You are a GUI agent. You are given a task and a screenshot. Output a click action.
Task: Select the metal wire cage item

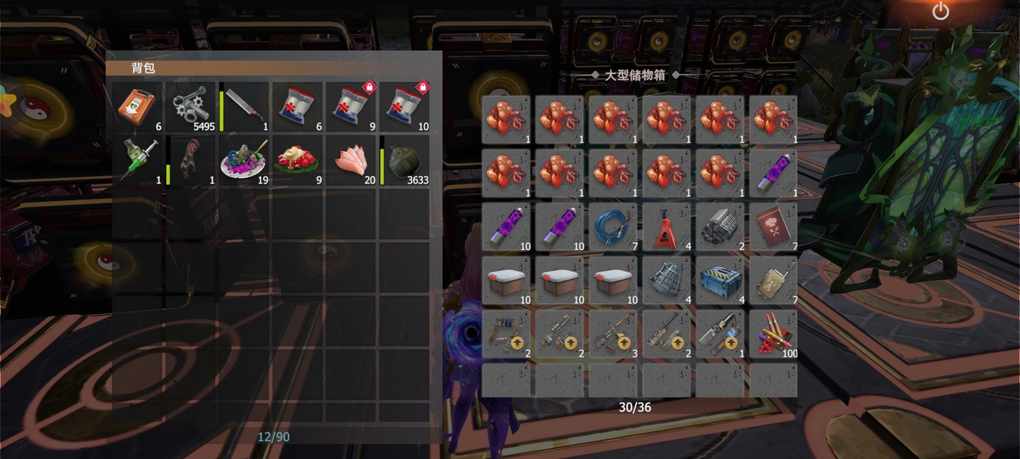(667, 281)
